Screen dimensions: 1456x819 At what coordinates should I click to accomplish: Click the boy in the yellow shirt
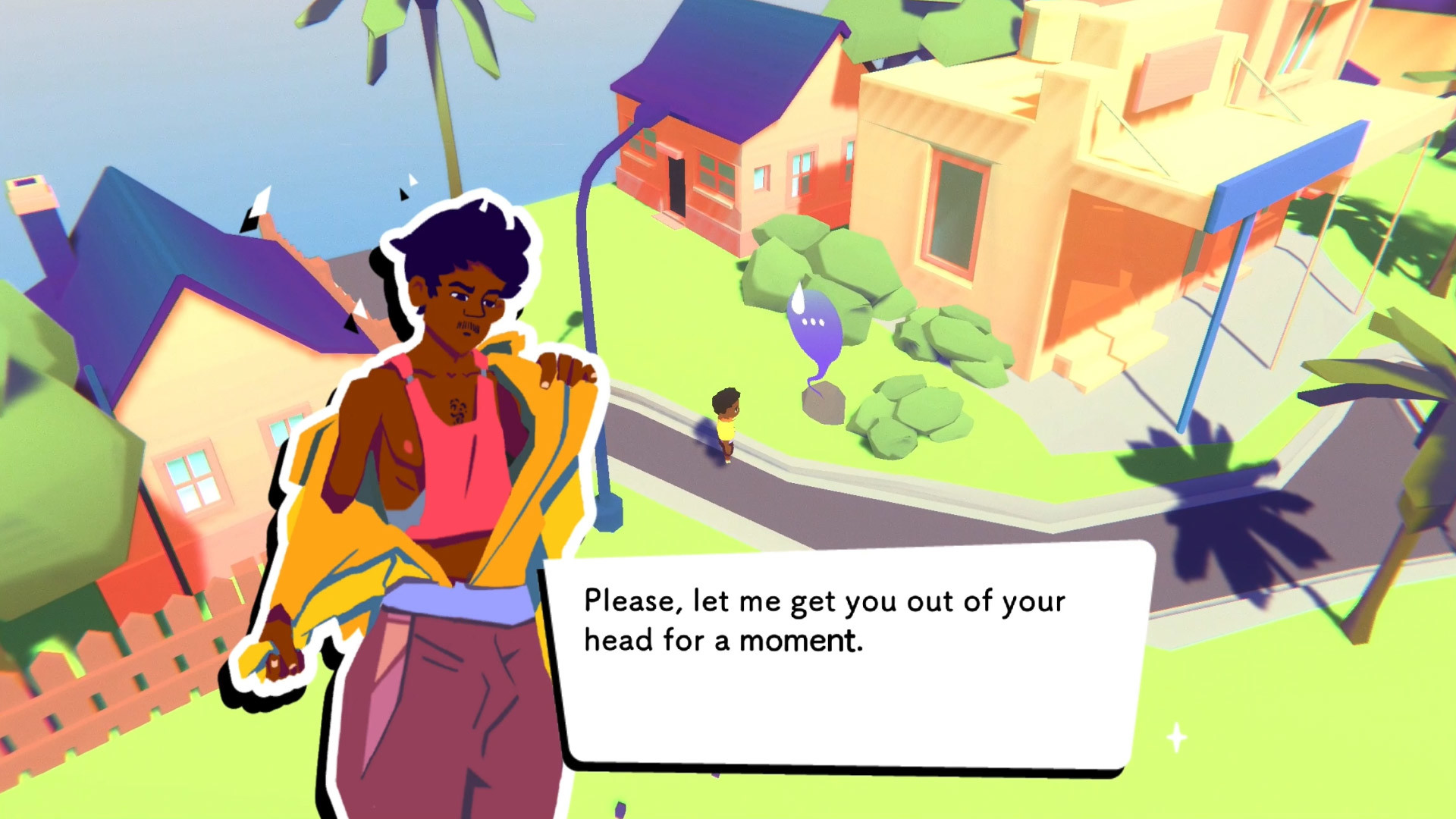coord(726,425)
